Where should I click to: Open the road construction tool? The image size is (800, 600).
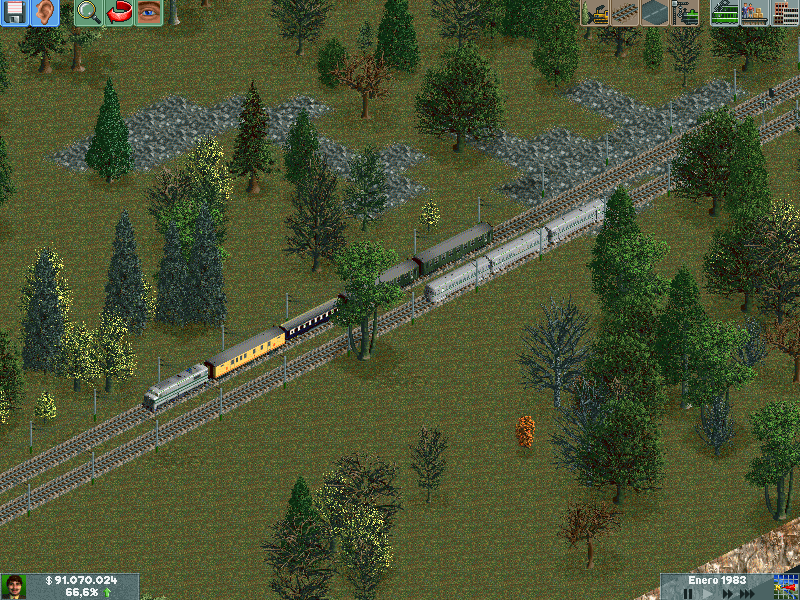coord(655,13)
